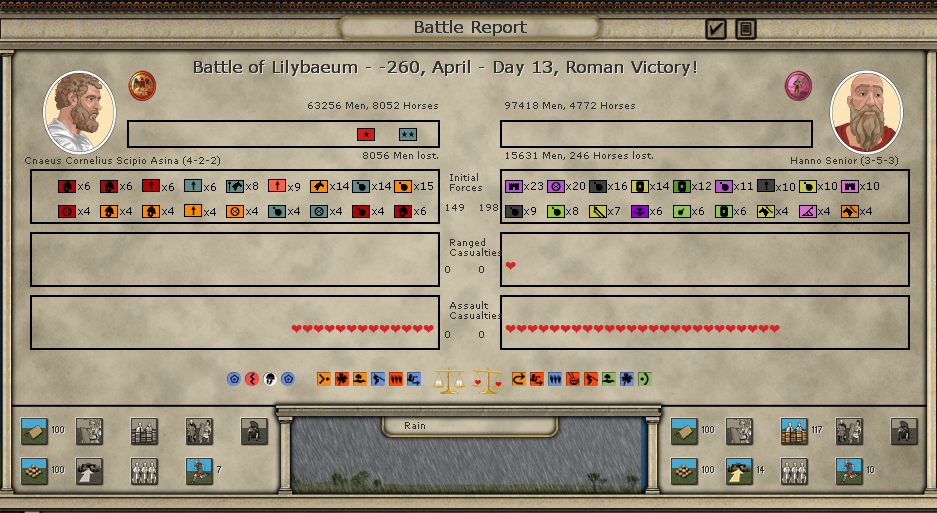
Task: Click the gold scales with red hearts
Action: [486, 380]
